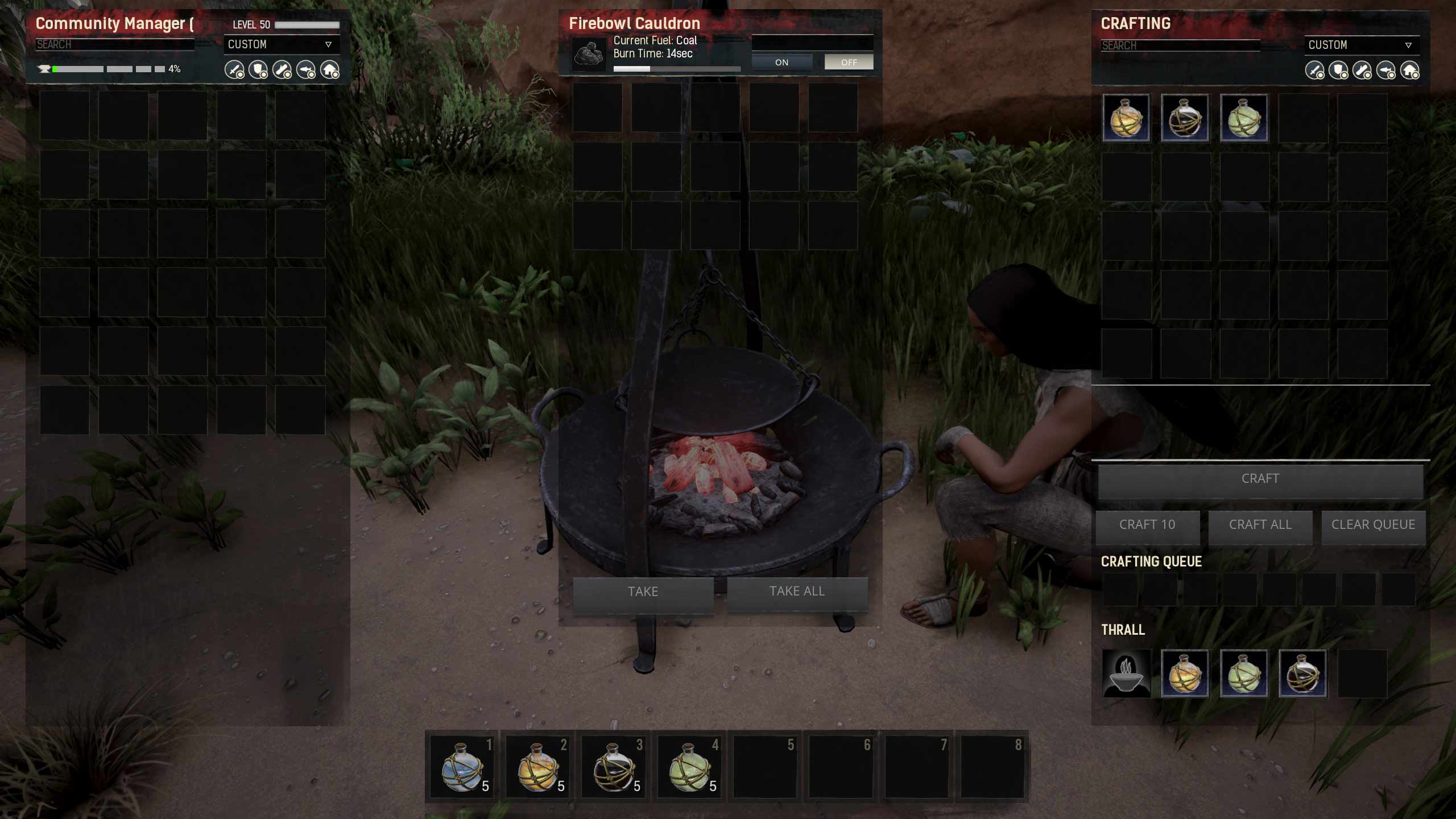Hit the CRAFT button

[x=1260, y=479]
